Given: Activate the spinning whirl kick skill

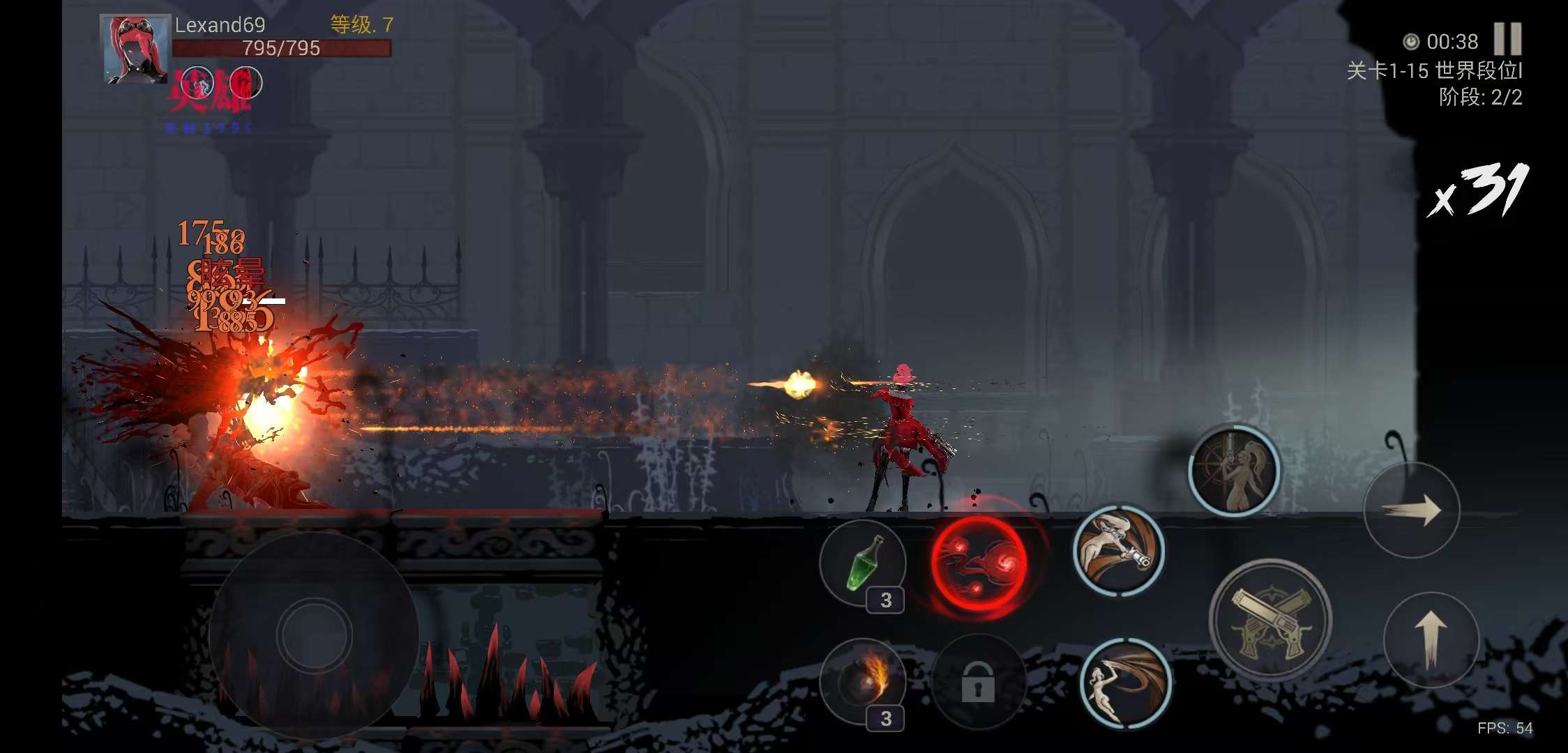Looking at the screenshot, I should click(1125, 683).
